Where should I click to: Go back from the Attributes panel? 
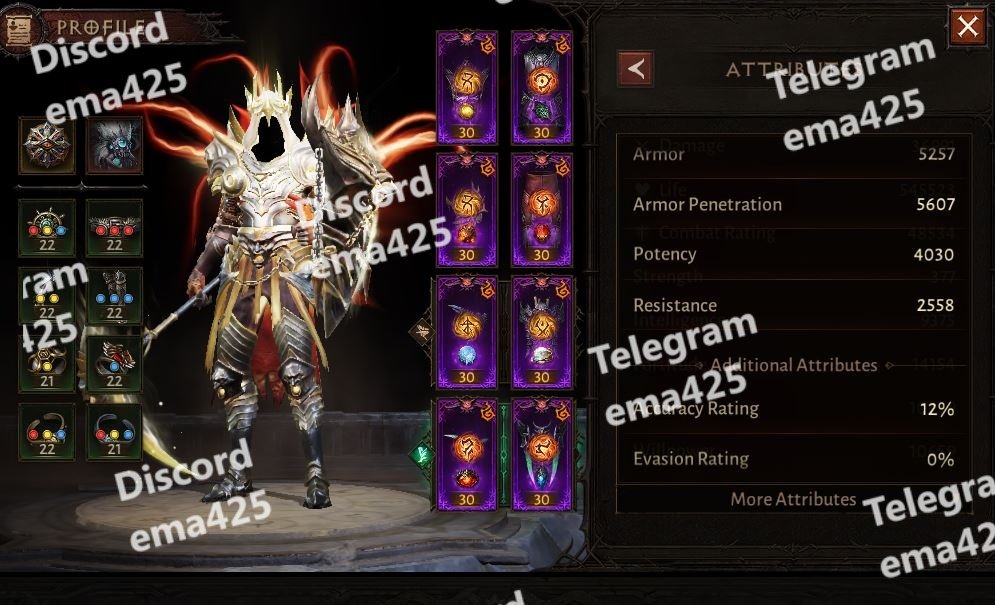[x=636, y=69]
